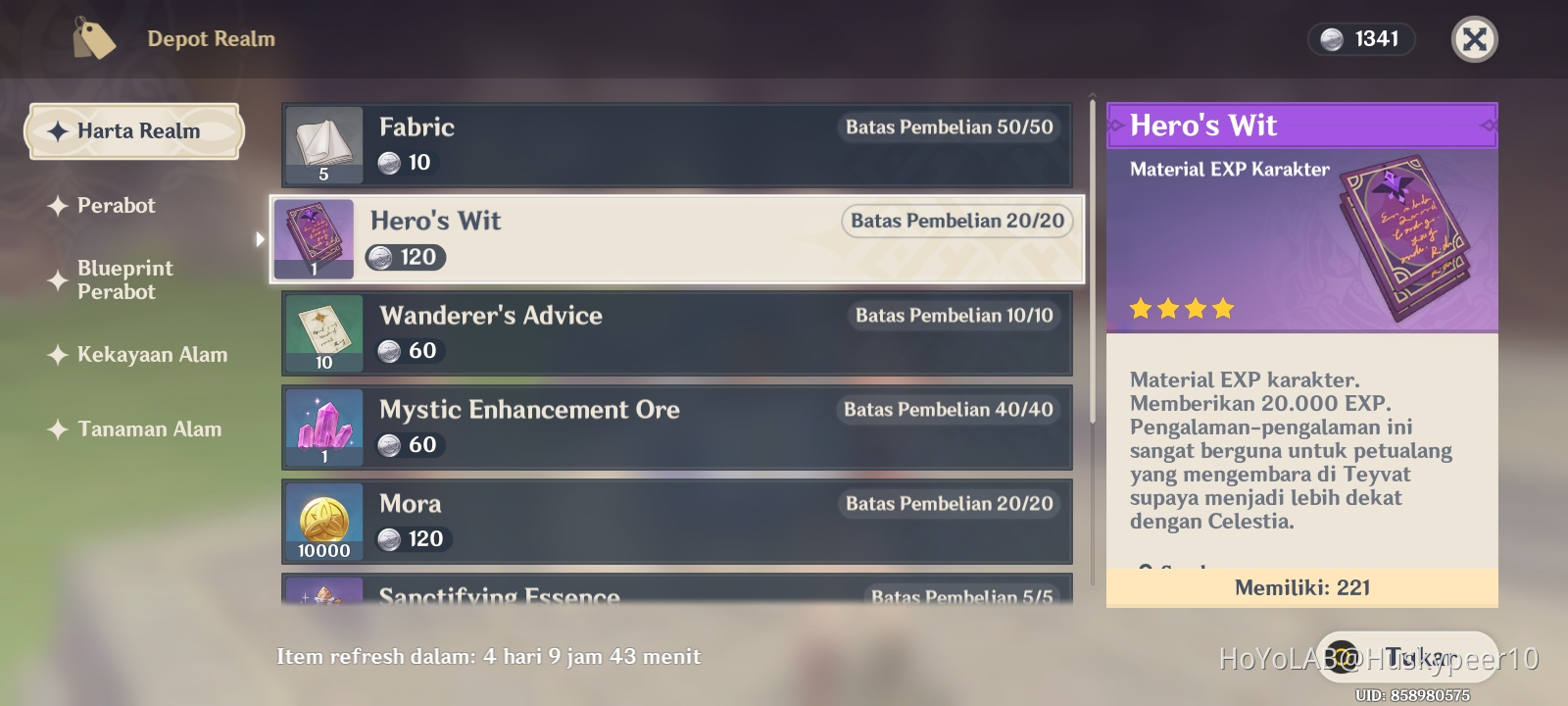The width and height of the screenshot is (1568, 706).
Task: Open the Tanaman Alam category
Action: [x=148, y=429]
